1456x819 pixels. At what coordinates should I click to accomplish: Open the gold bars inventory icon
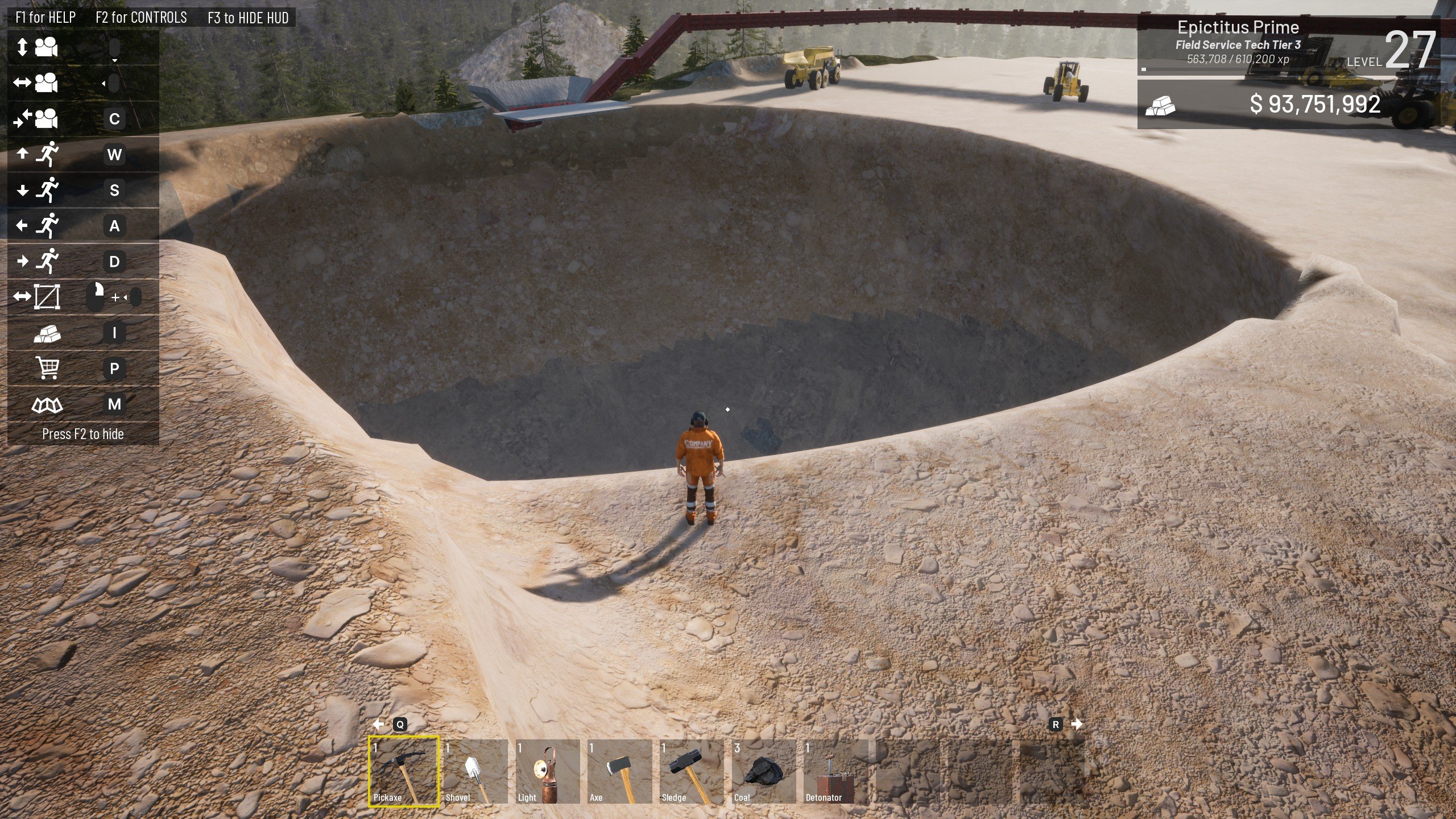pyautogui.click(x=47, y=333)
